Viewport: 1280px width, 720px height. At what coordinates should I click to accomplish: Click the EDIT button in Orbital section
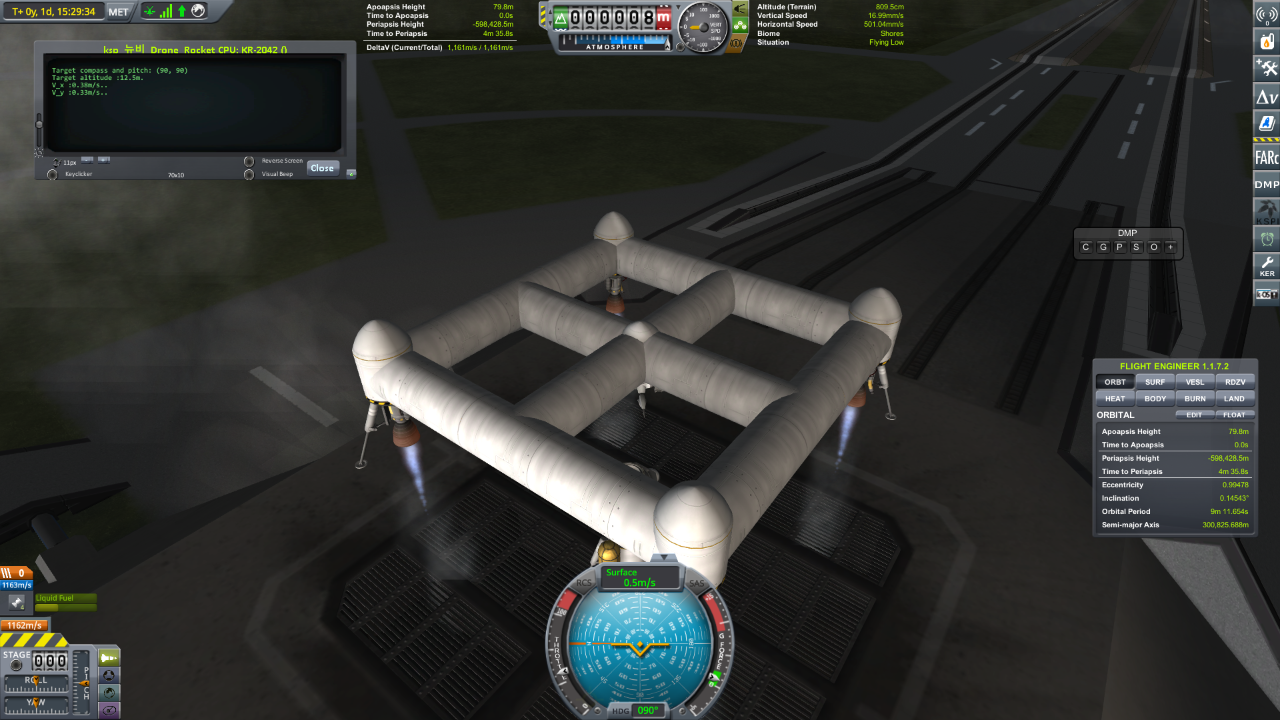tap(1195, 414)
